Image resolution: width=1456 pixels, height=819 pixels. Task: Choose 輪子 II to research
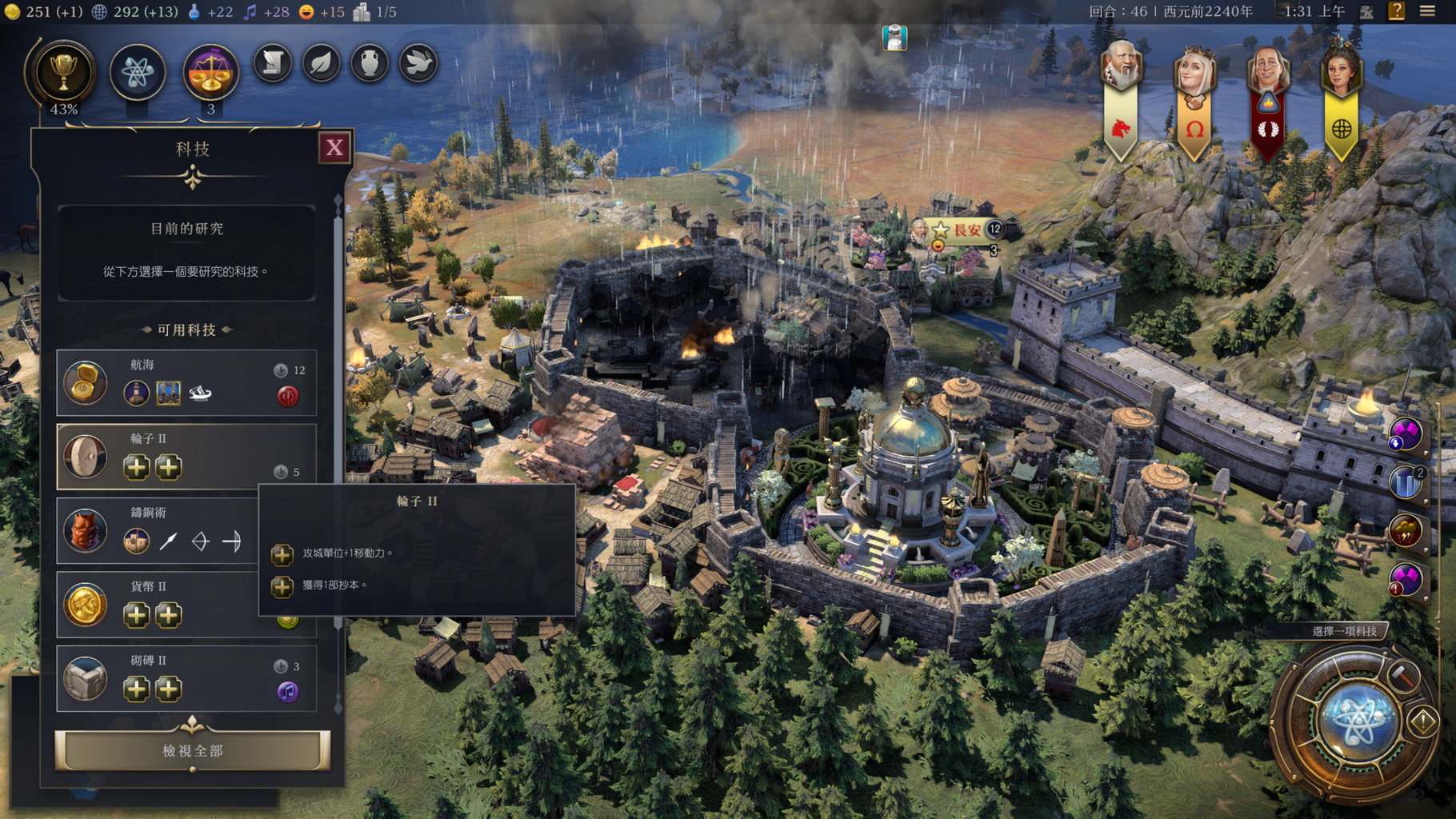pos(186,456)
